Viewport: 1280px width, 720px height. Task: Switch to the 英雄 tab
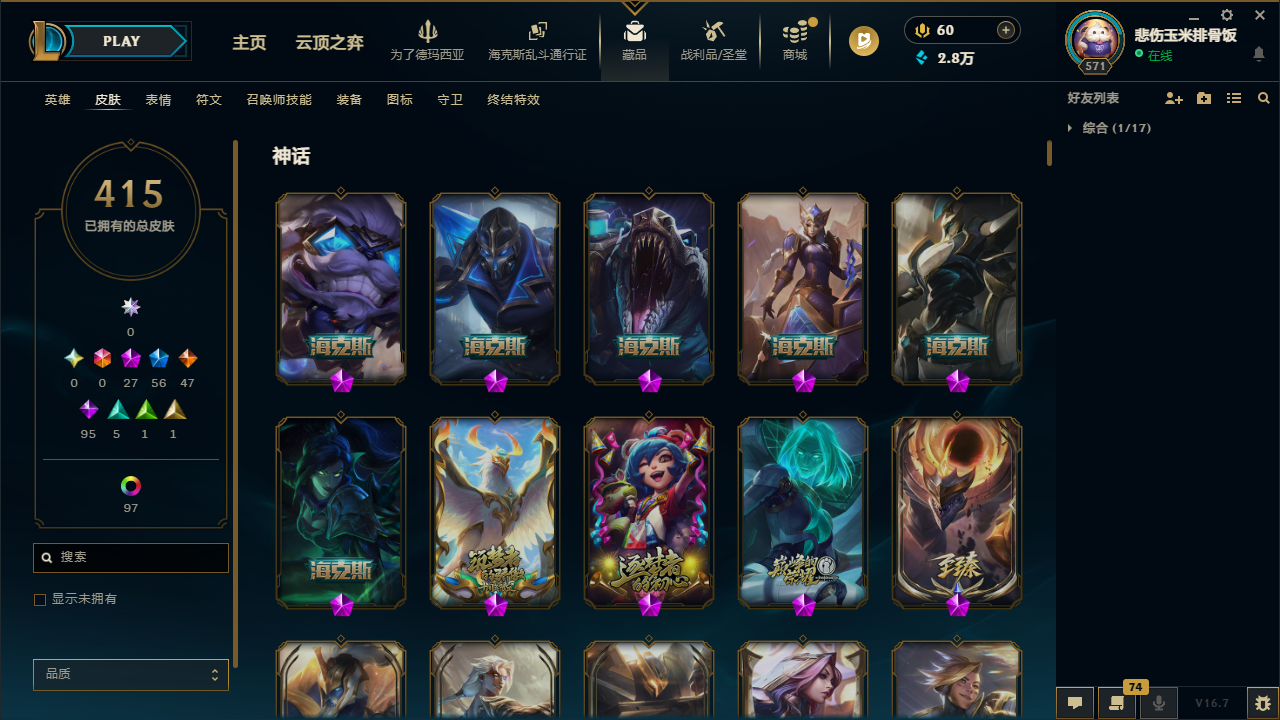(x=57, y=100)
